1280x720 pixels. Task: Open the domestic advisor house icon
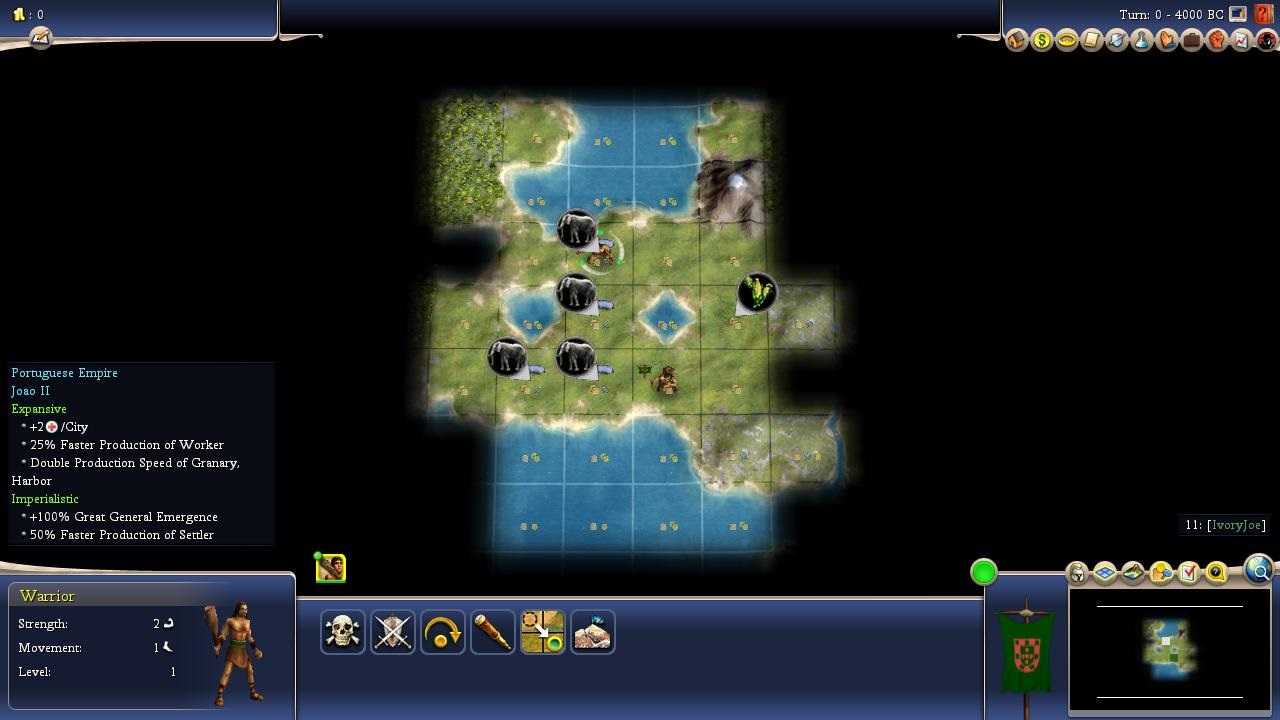click(x=1017, y=41)
